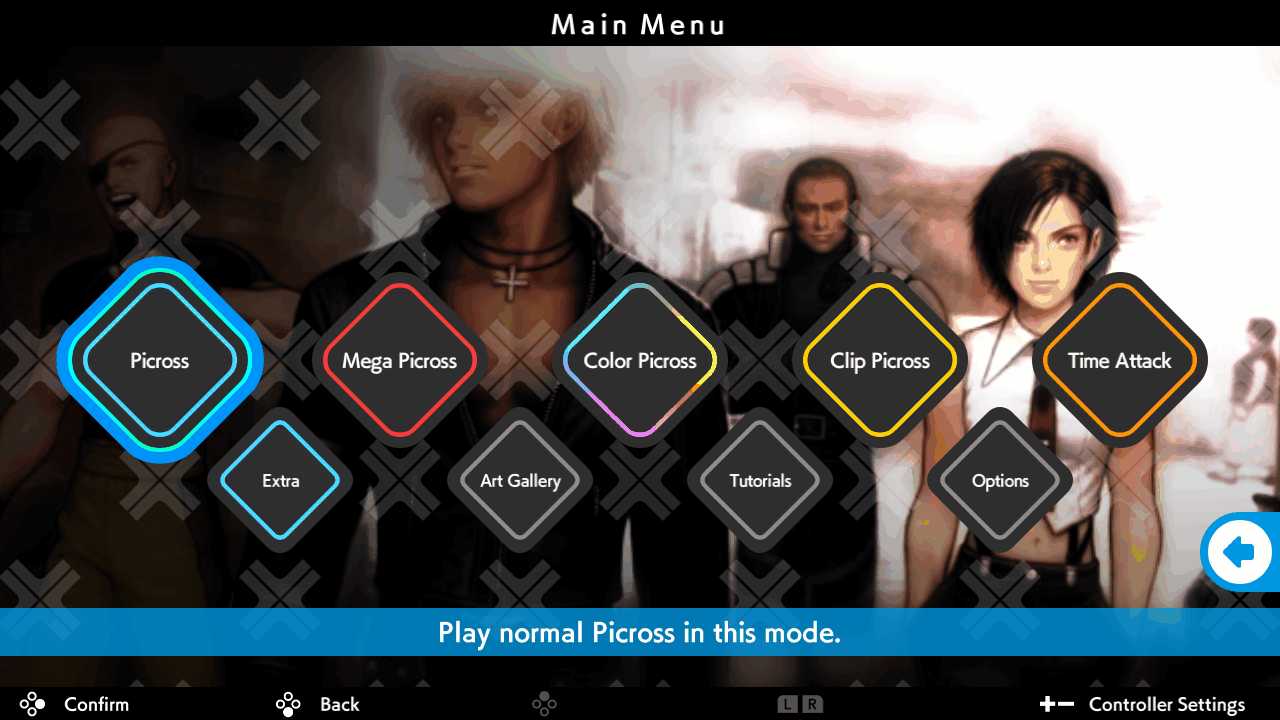Select Color Picross mode

640,361
